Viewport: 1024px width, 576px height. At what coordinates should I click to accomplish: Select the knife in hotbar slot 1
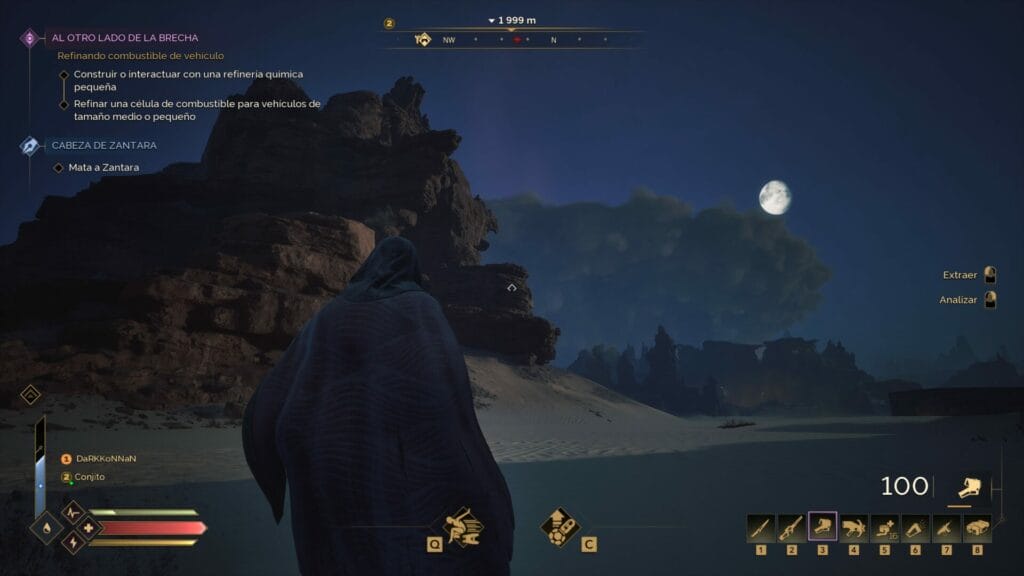(761, 528)
